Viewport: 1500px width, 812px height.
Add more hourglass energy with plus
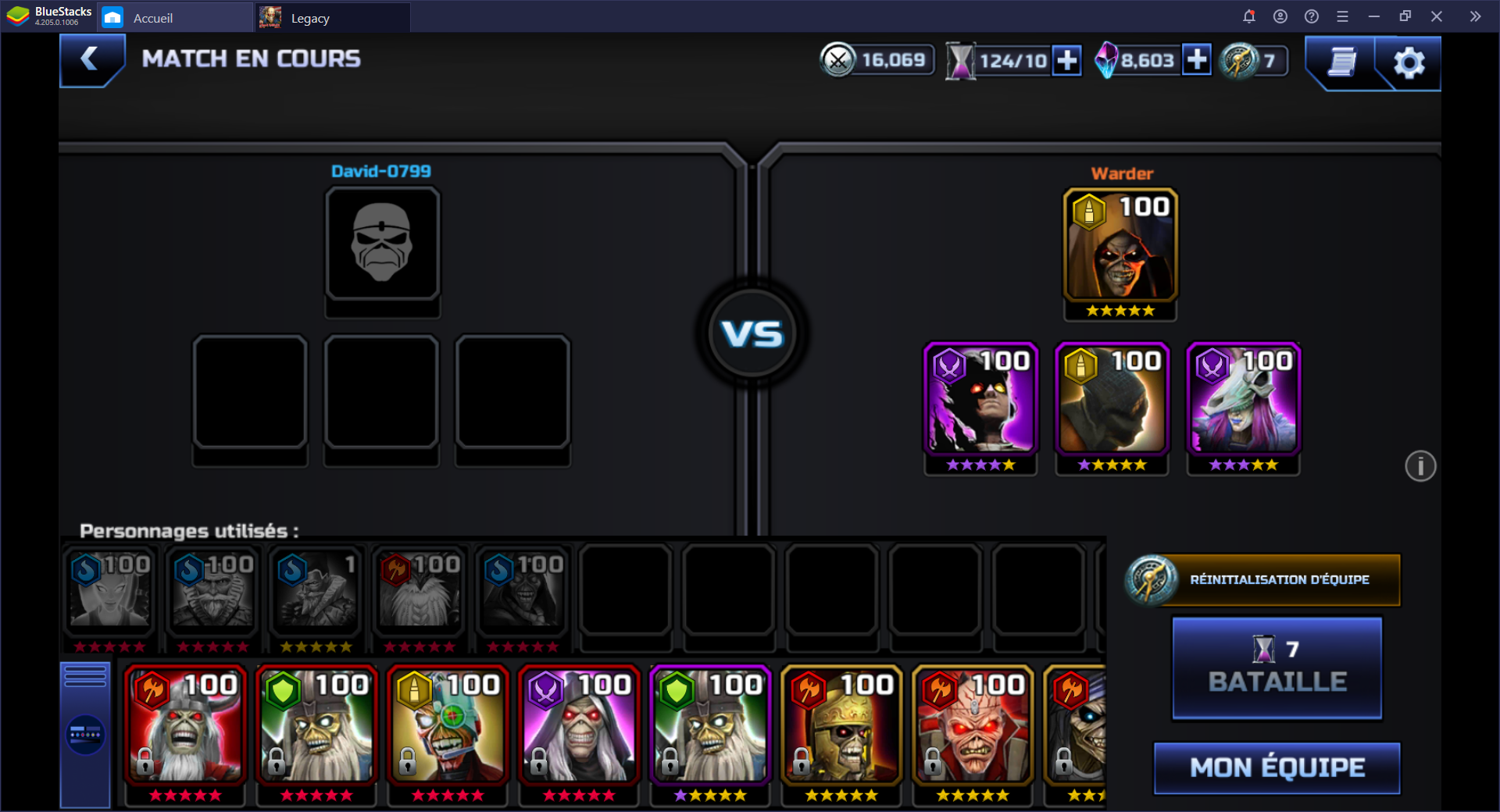(1066, 61)
